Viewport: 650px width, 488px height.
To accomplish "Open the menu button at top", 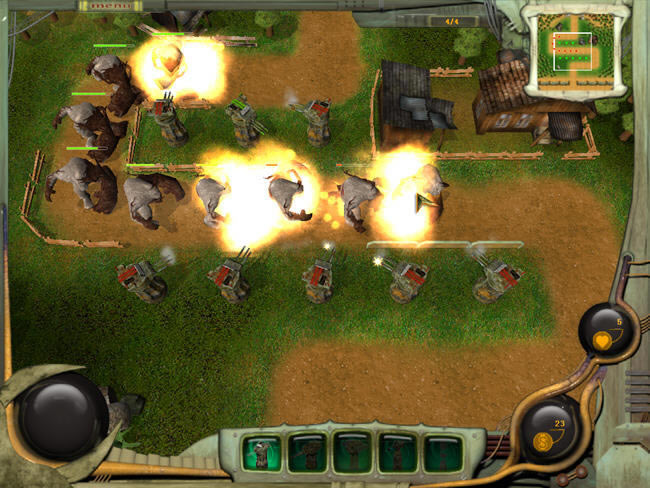I will 101,6.
